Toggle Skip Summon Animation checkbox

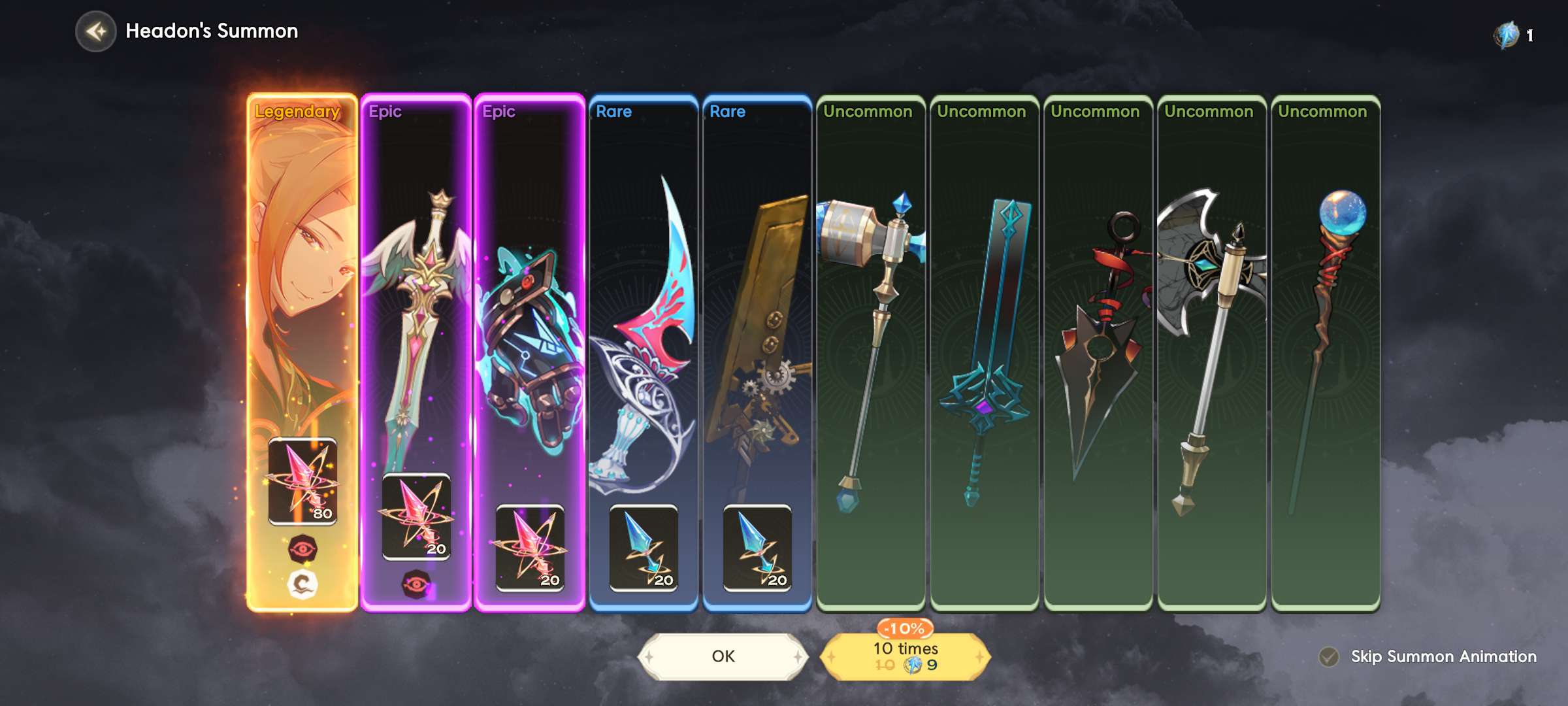coord(1328,656)
